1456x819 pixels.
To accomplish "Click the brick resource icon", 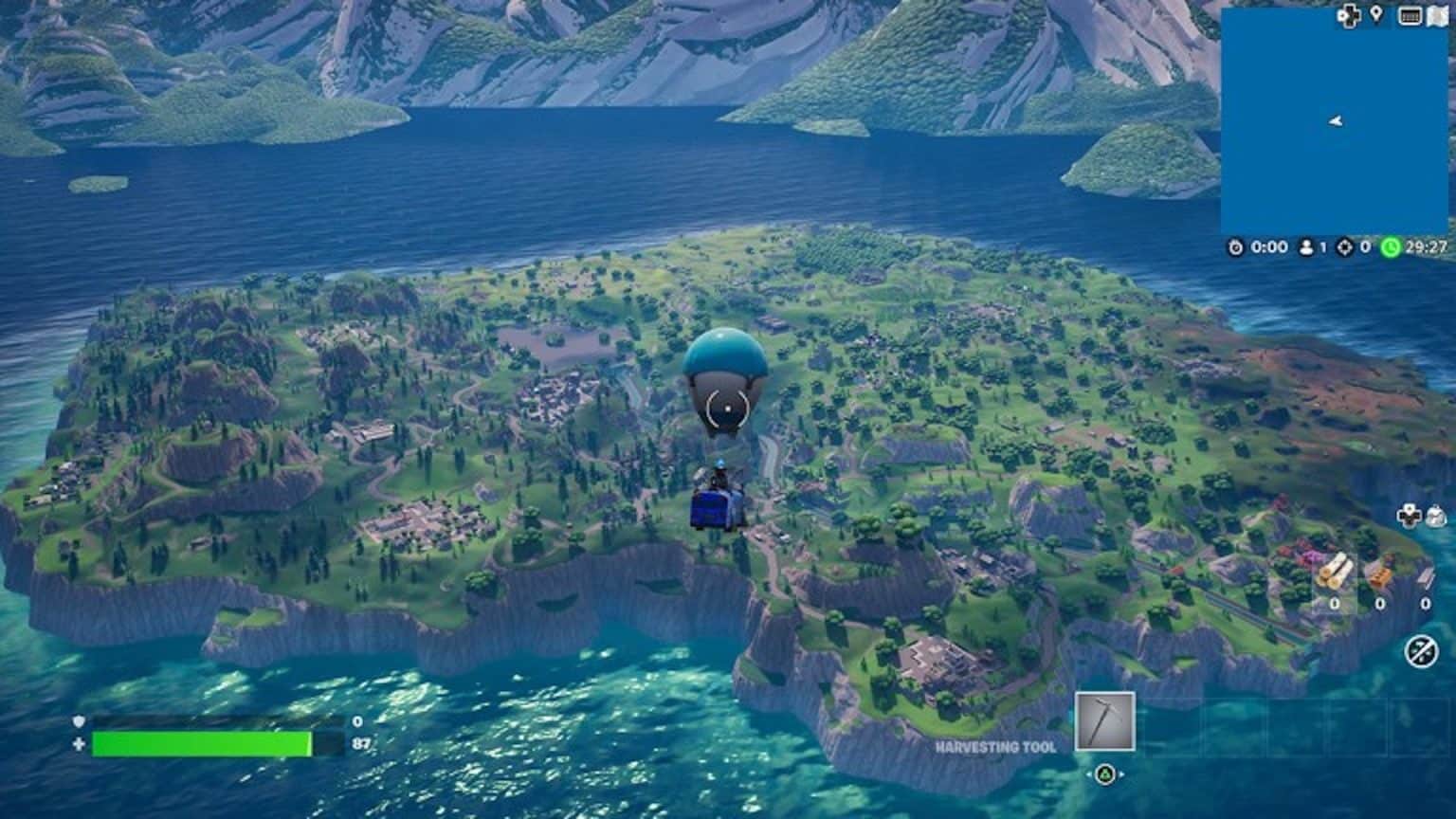I will [x=1380, y=572].
